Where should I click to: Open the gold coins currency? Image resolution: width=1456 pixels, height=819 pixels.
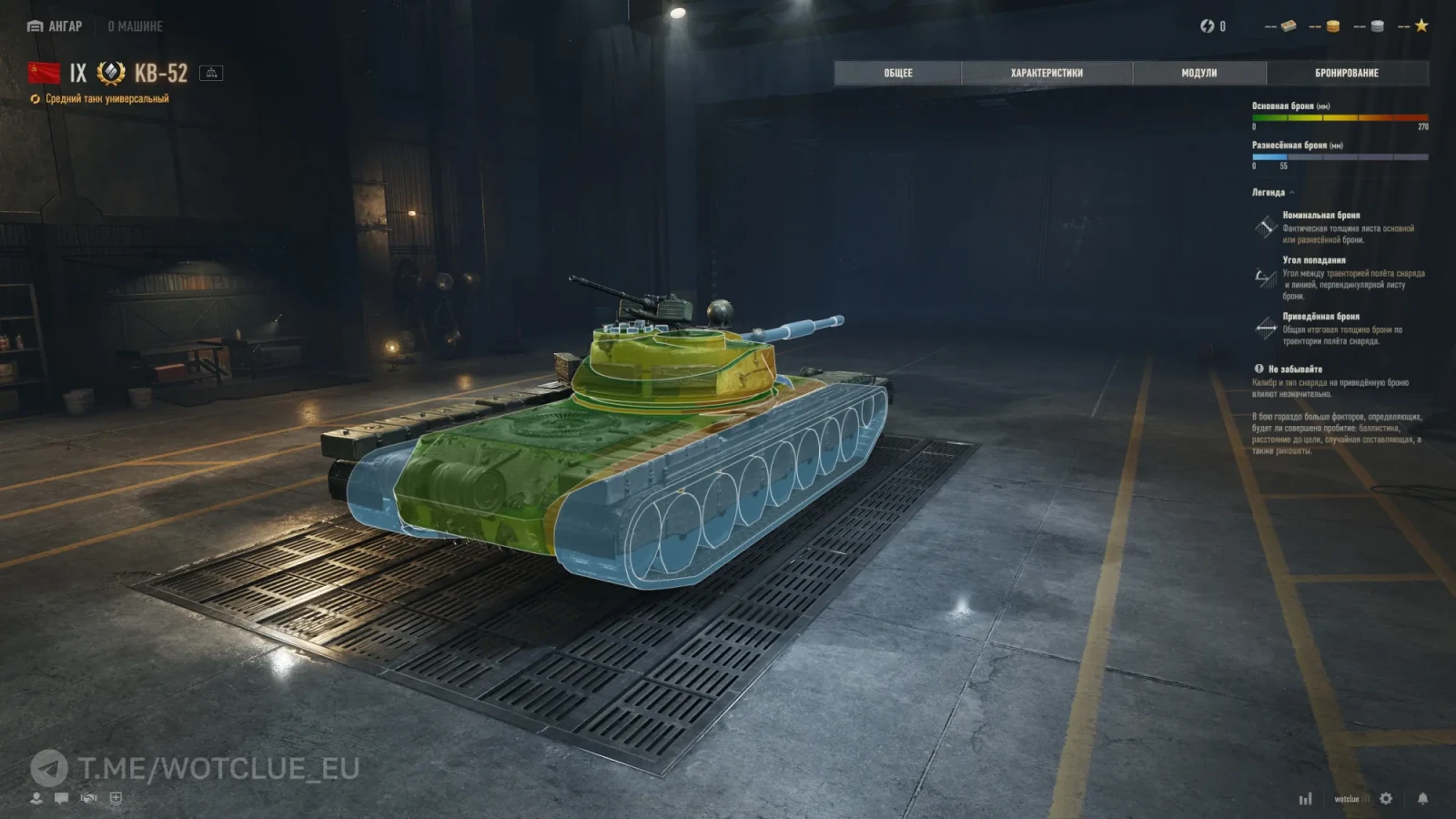pyautogui.click(x=1332, y=26)
